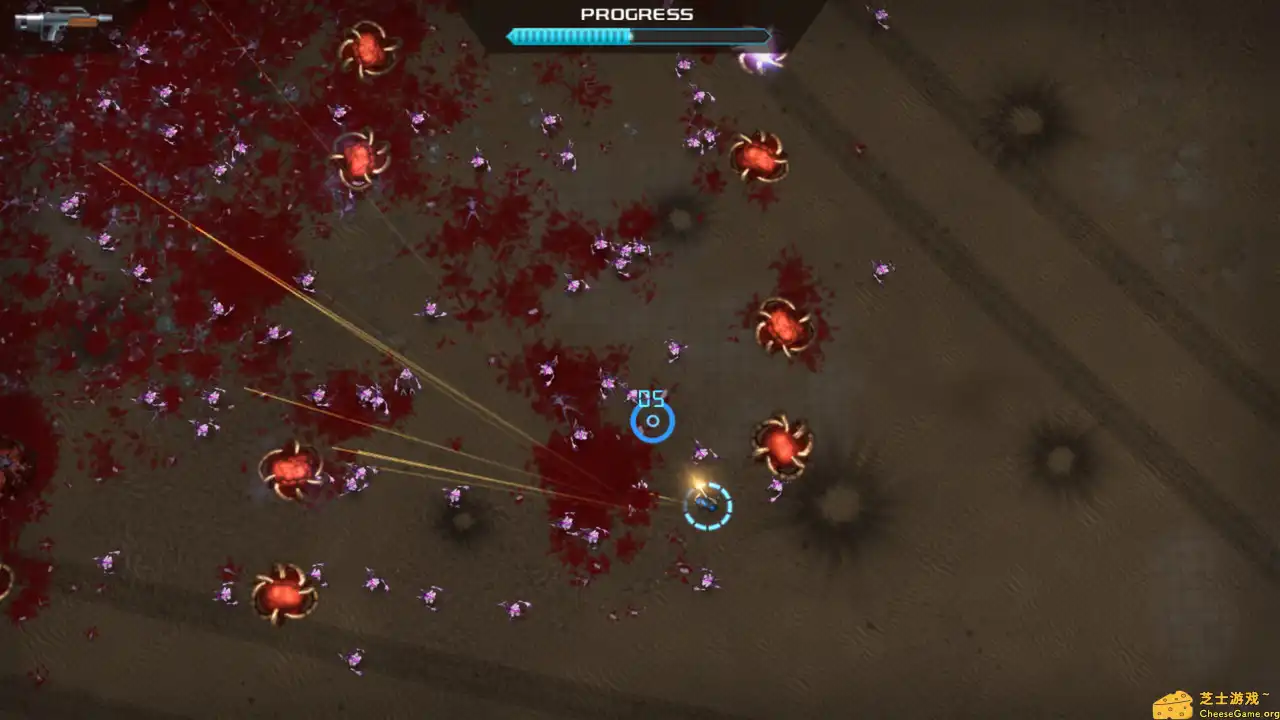Select the rifle weapon icon top-left
The width and height of the screenshot is (1280, 720).
tap(62, 22)
